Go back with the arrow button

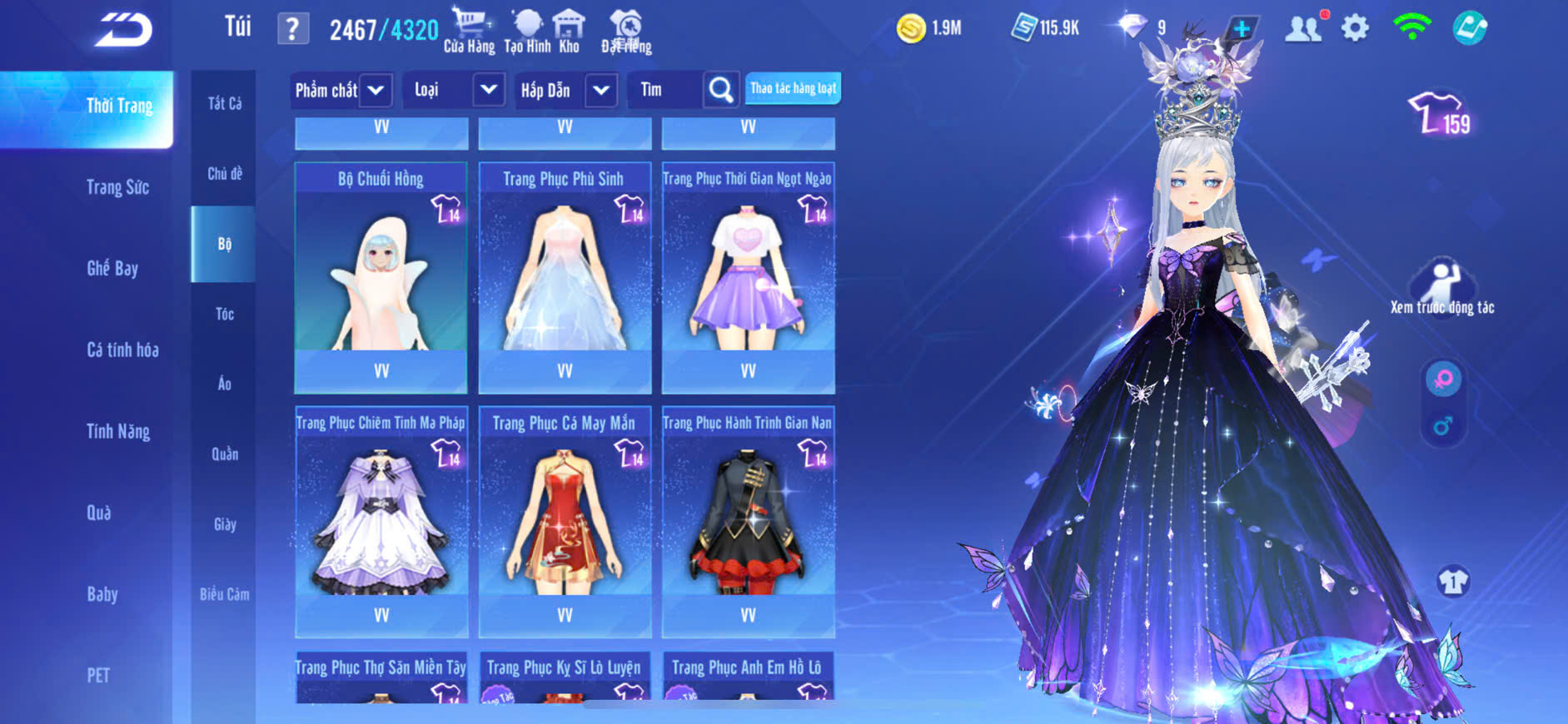123,30
